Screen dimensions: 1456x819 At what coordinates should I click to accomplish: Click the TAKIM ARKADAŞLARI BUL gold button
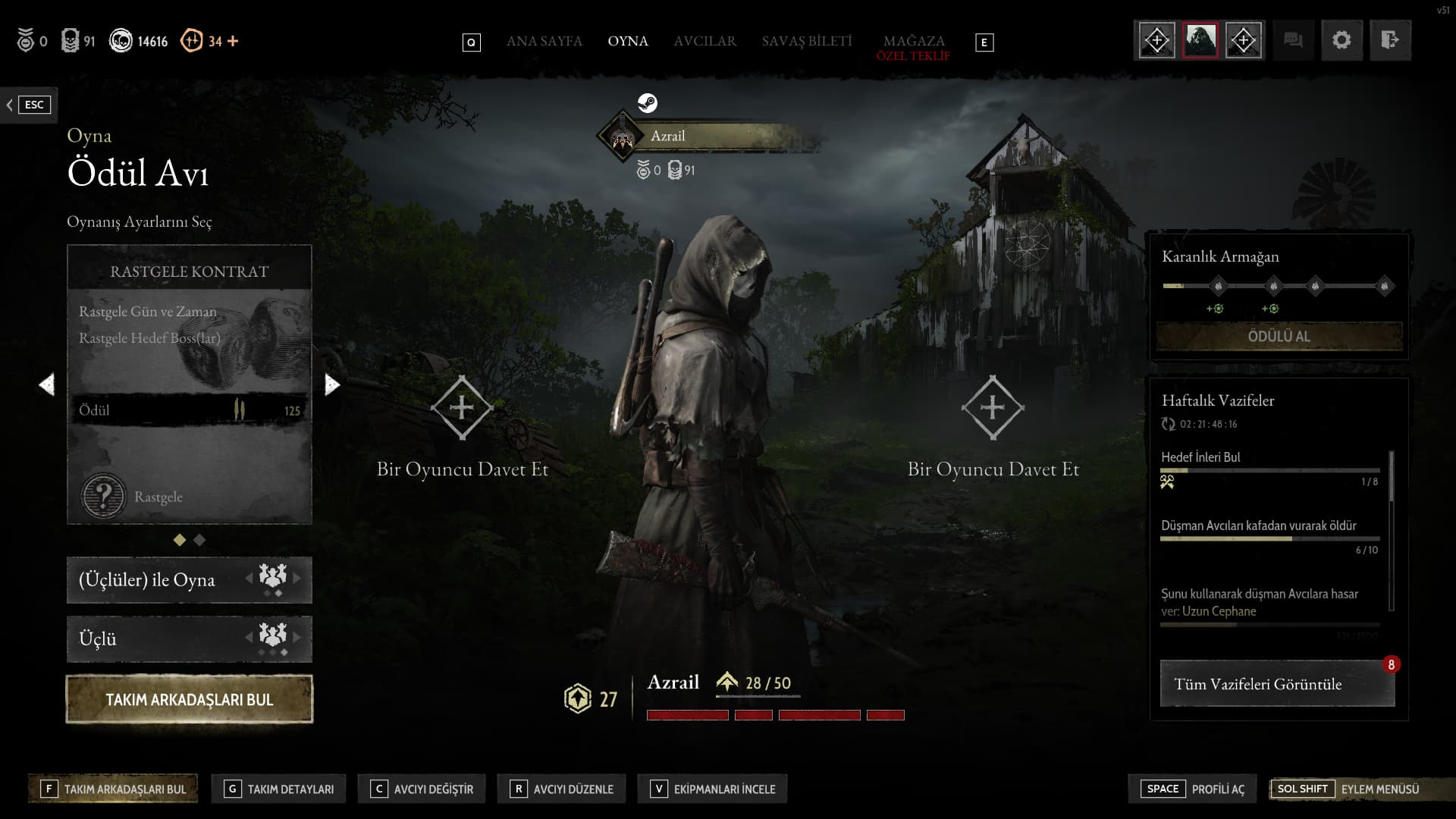coord(190,699)
